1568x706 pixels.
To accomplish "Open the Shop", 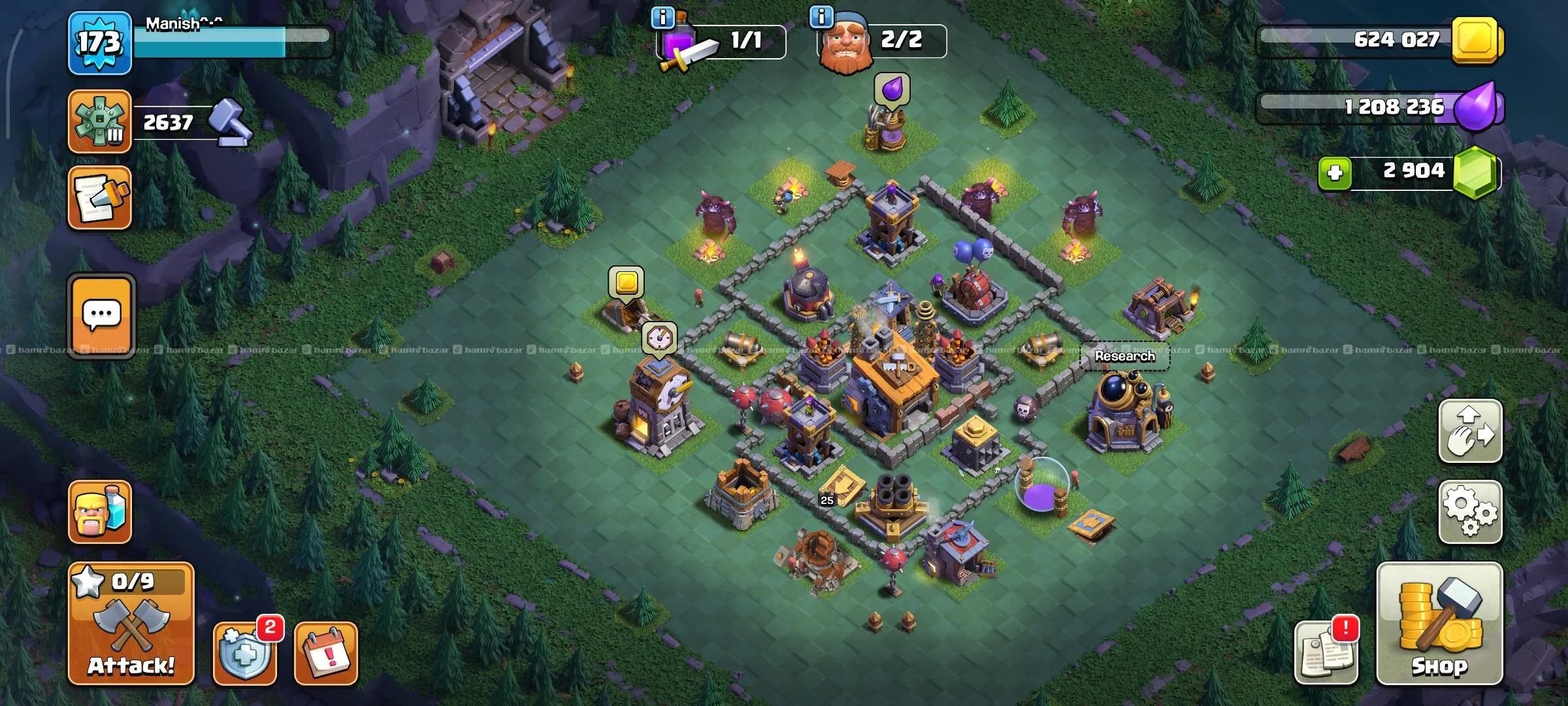I will click(x=1439, y=624).
